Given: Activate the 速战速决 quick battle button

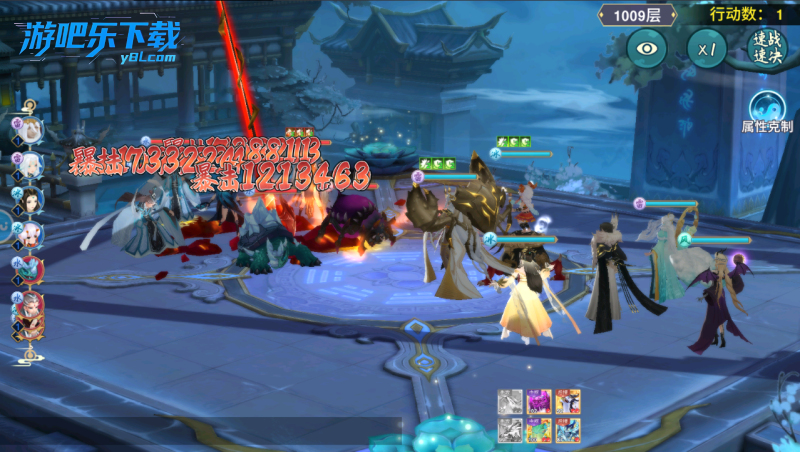Looking at the screenshot, I should [x=766, y=48].
